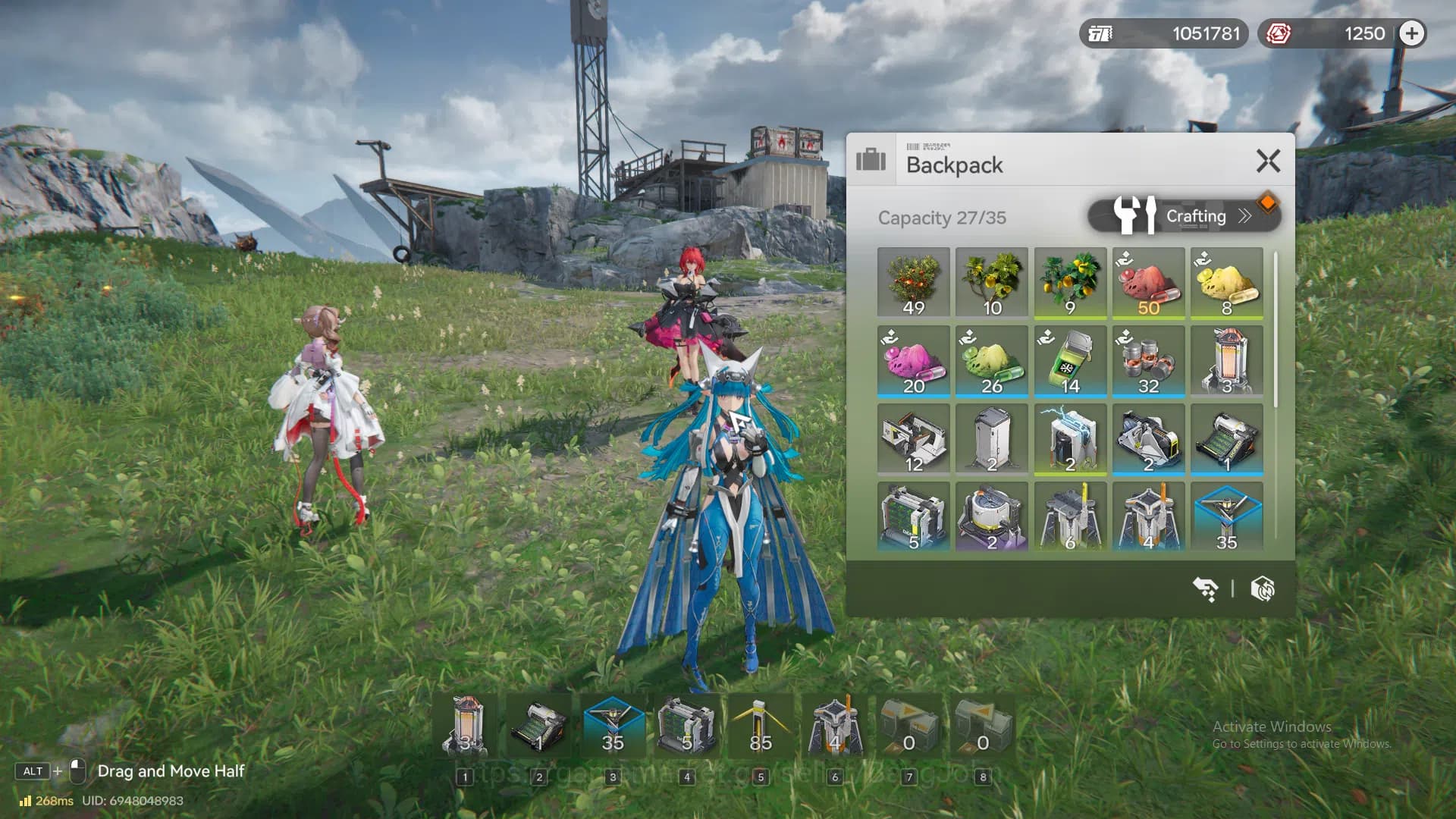Click the Capacity 27/35 indicator

point(941,218)
